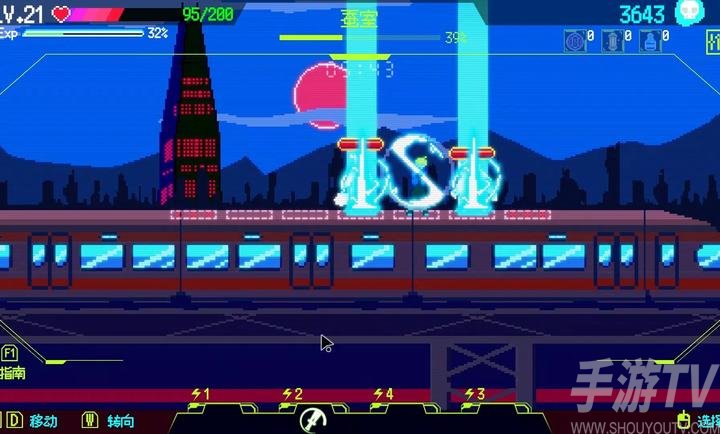This screenshot has height=434, width=720.
Task: Click the coin item counter icon
Action: [574, 41]
